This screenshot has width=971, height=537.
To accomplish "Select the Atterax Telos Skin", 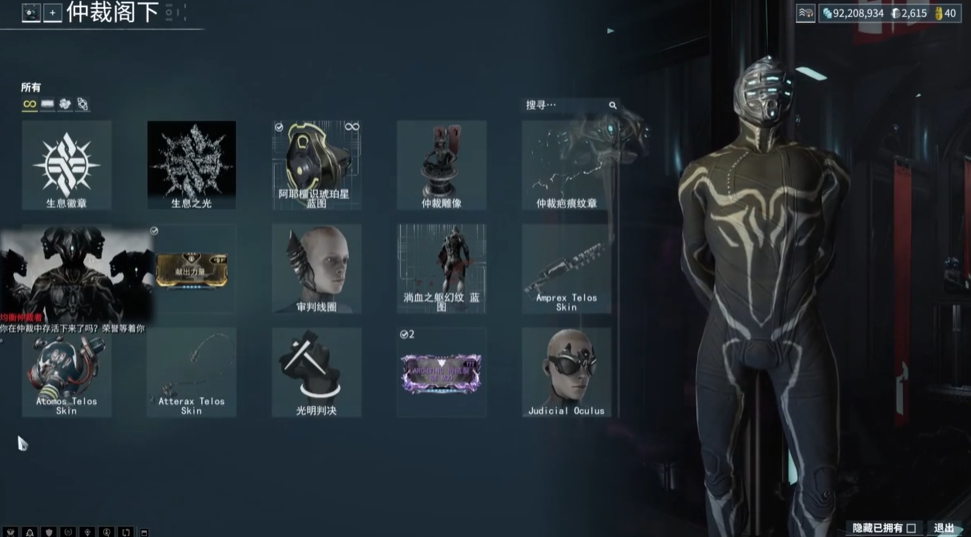I will click(191, 372).
